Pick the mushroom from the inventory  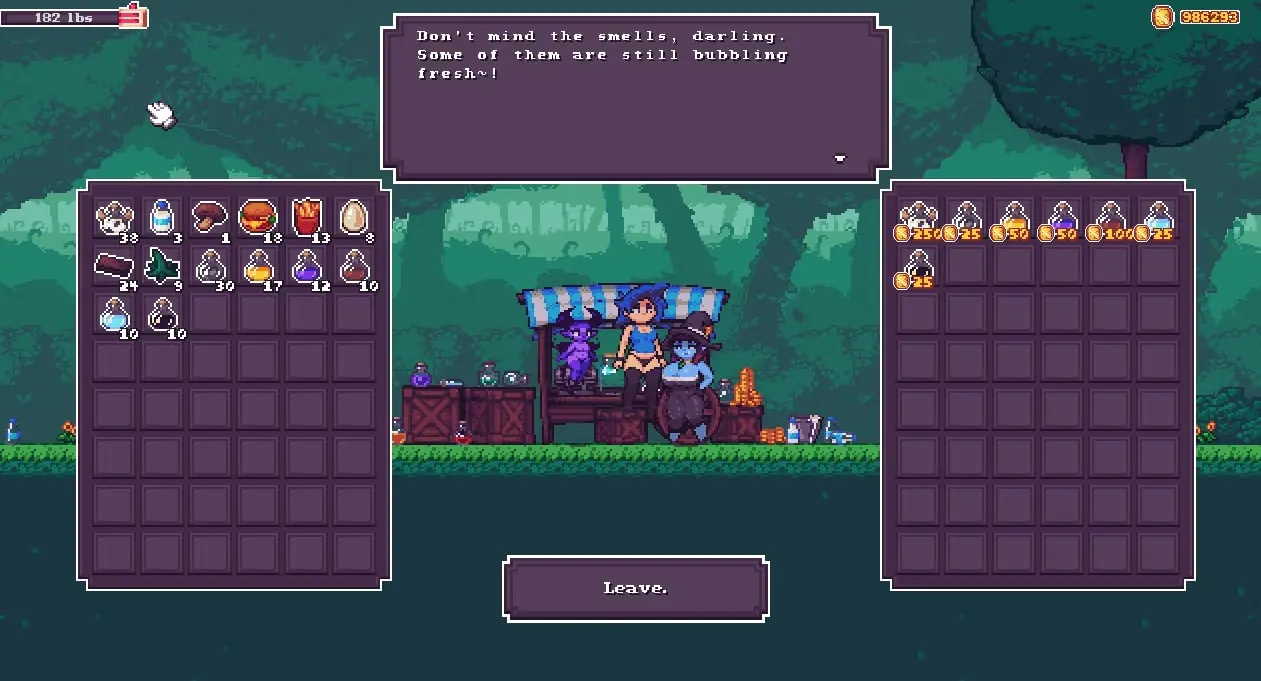(210, 216)
